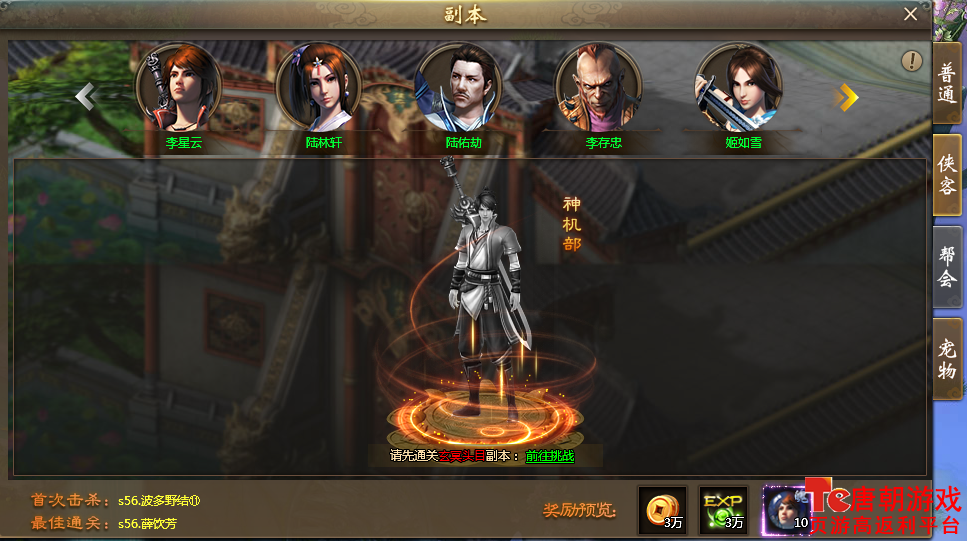Select the 李存忠 portrait
This screenshot has width=967, height=541.
(x=597, y=87)
